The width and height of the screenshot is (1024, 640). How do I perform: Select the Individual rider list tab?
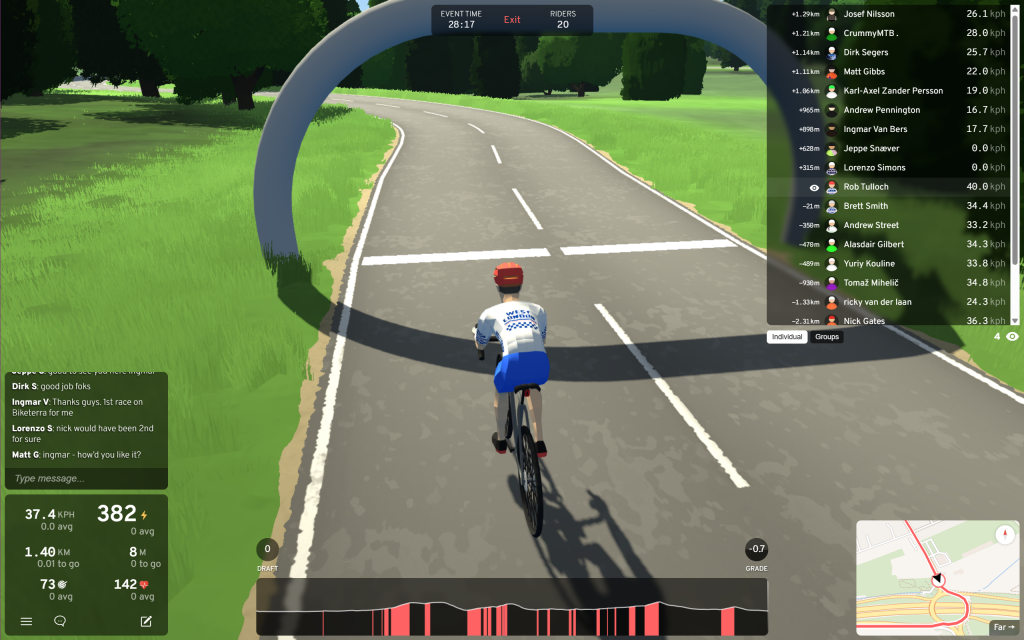pyautogui.click(x=787, y=337)
